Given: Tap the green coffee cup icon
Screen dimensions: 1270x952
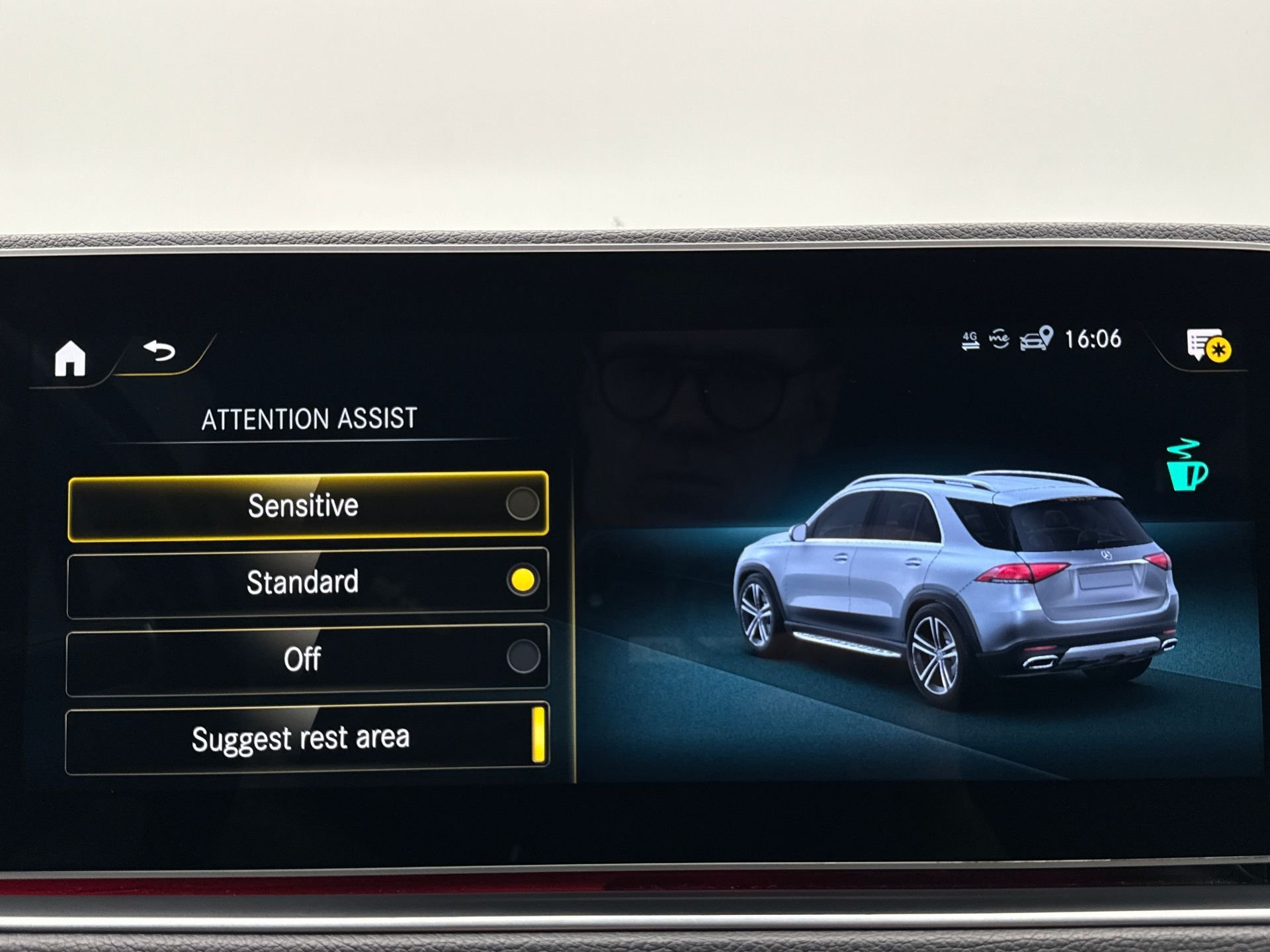Looking at the screenshot, I should click(x=1187, y=465).
